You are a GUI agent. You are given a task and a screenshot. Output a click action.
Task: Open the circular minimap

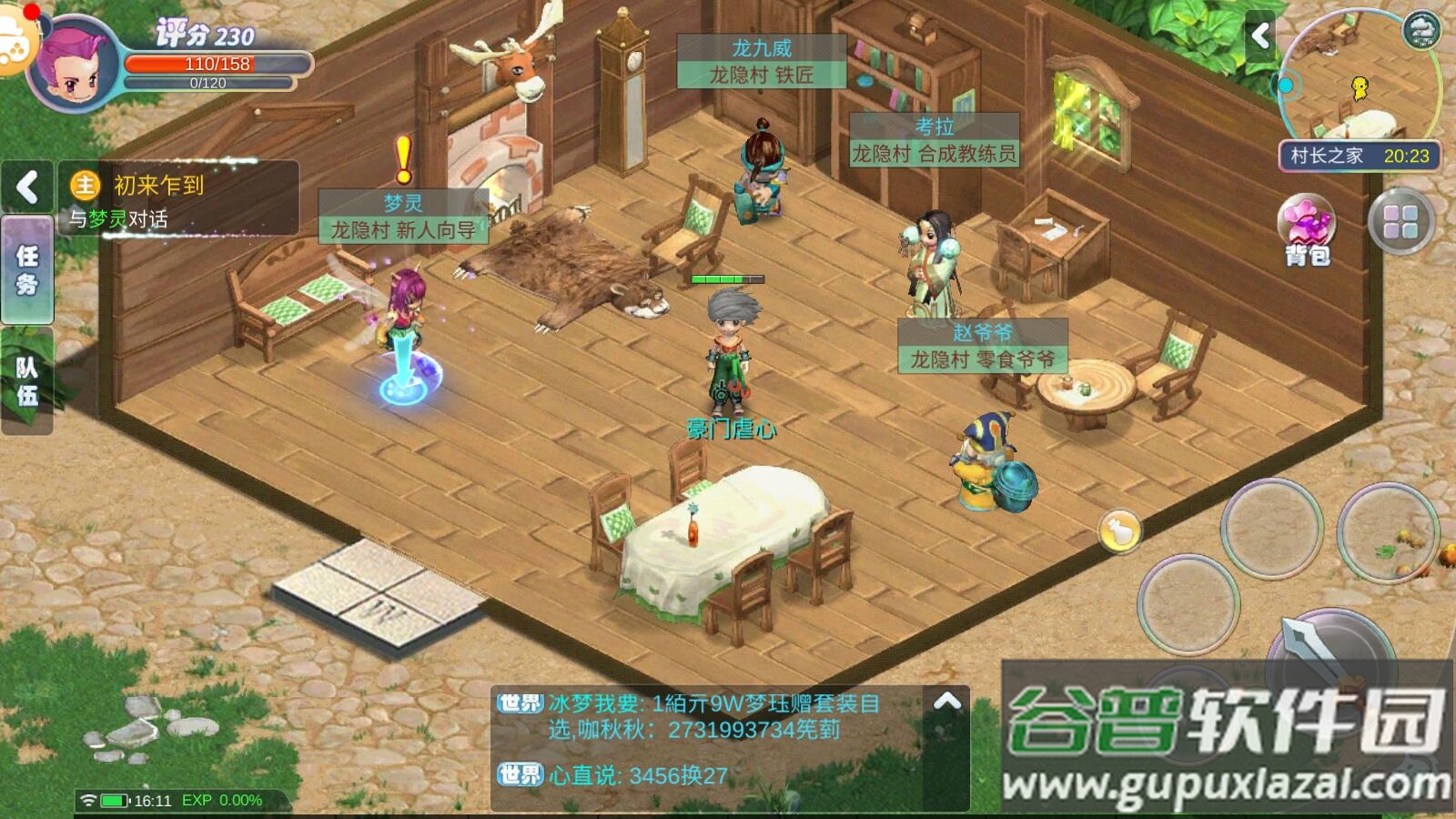coord(1358,82)
